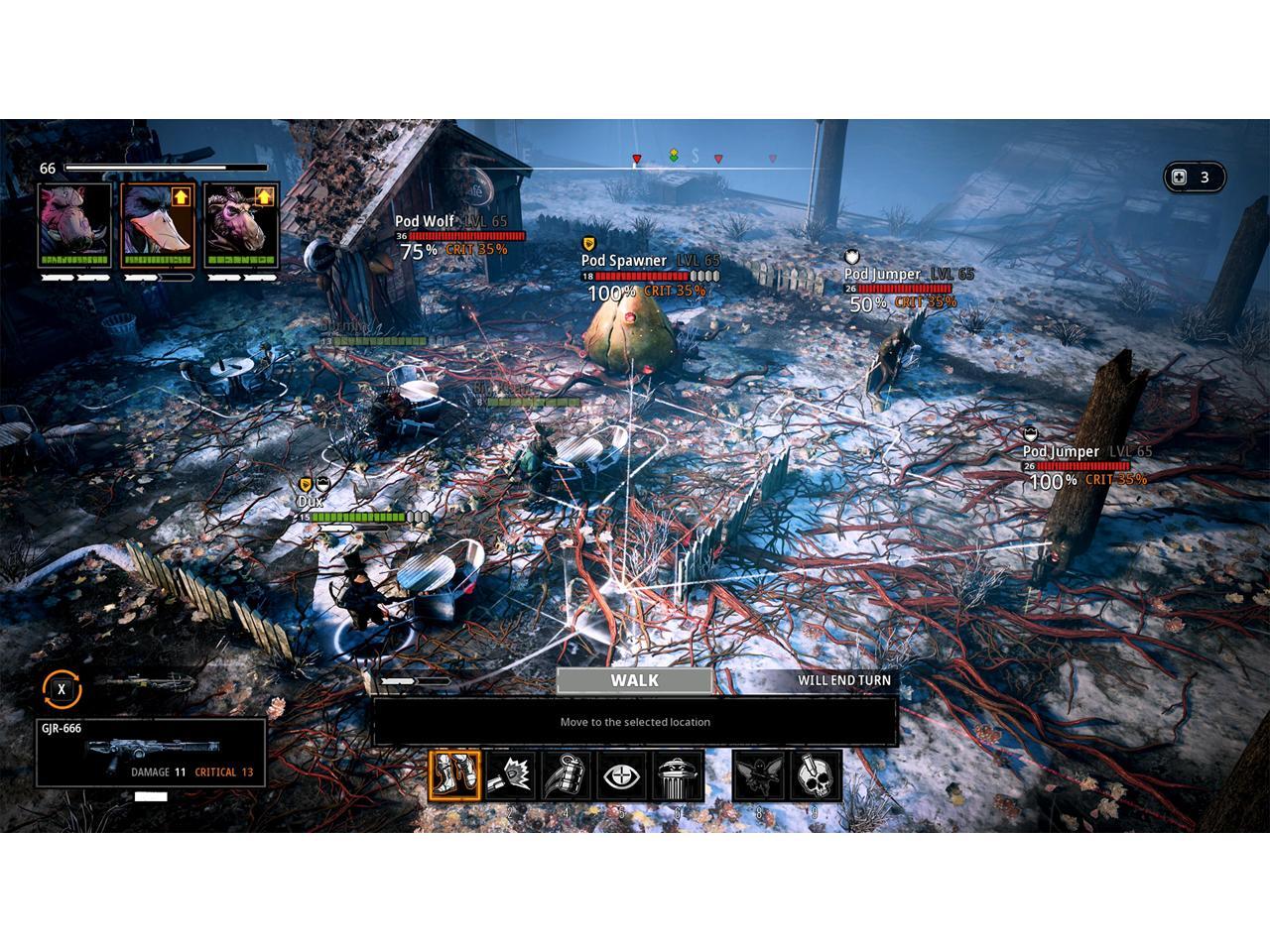Use the eye crosshair overwatch ability

pyautogui.click(x=622, y=775)
